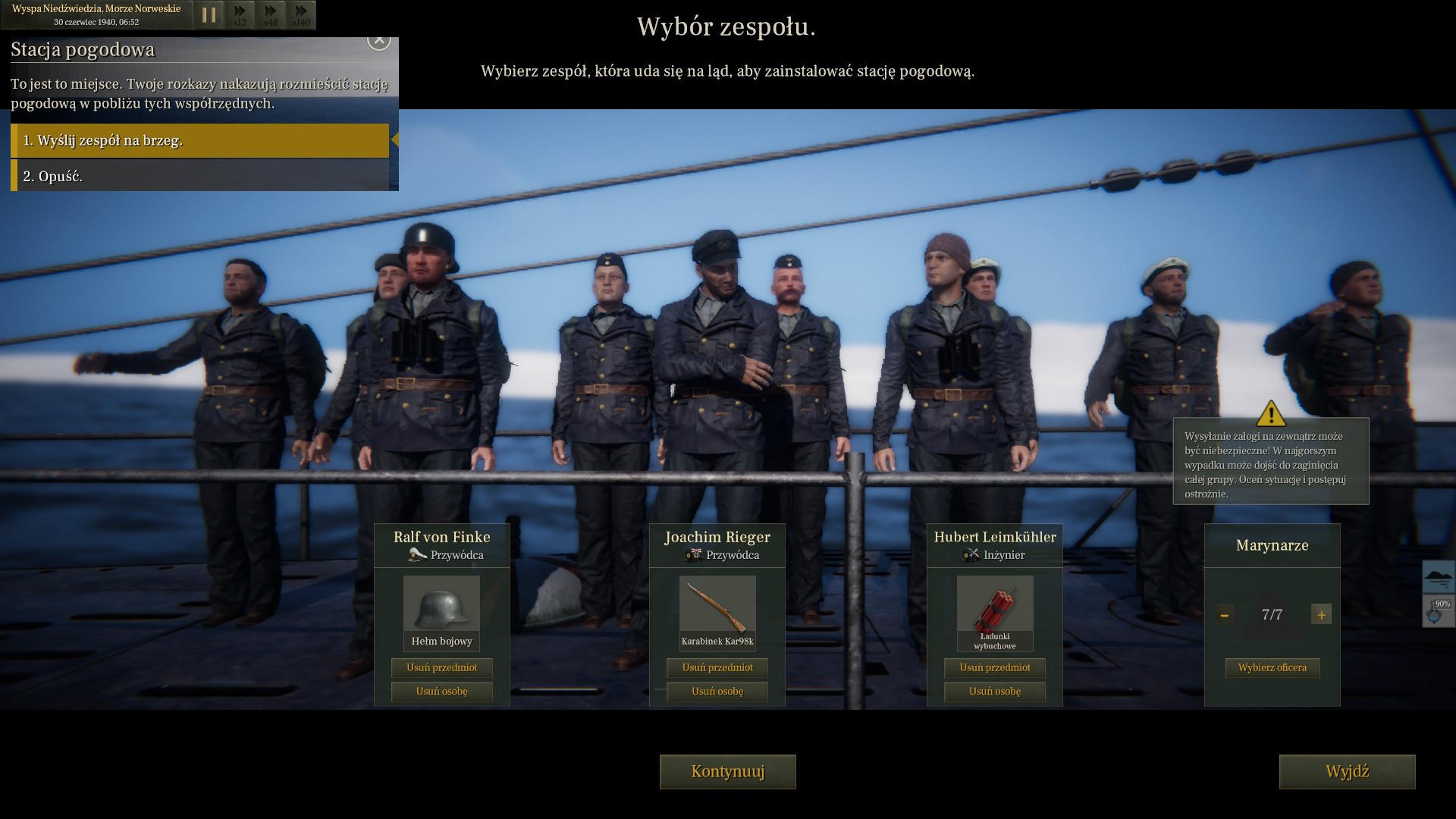Remove Ralf von Finke from team
Viewport: 1456px width, 819px height.
(x=441, y=691)
